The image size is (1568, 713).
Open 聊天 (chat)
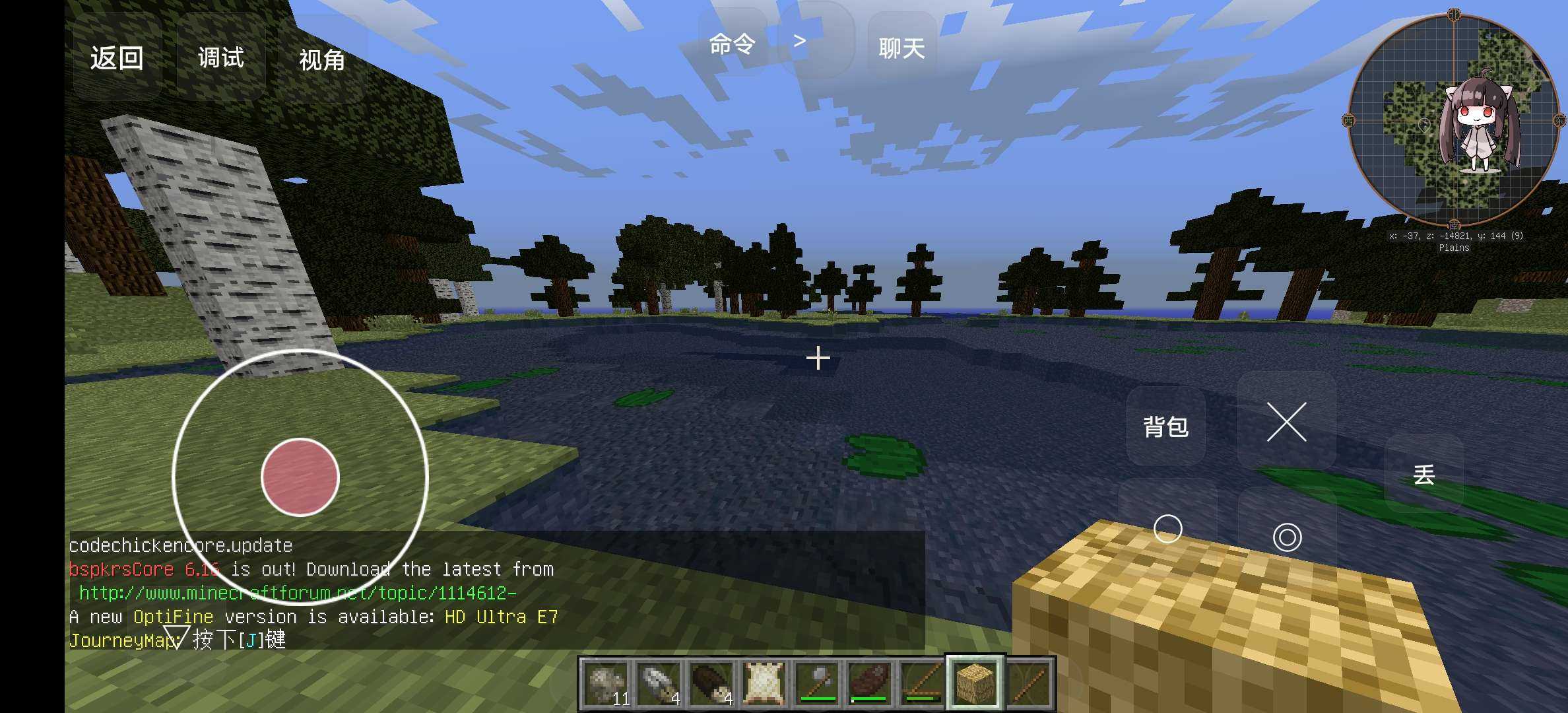pos(901,48)
